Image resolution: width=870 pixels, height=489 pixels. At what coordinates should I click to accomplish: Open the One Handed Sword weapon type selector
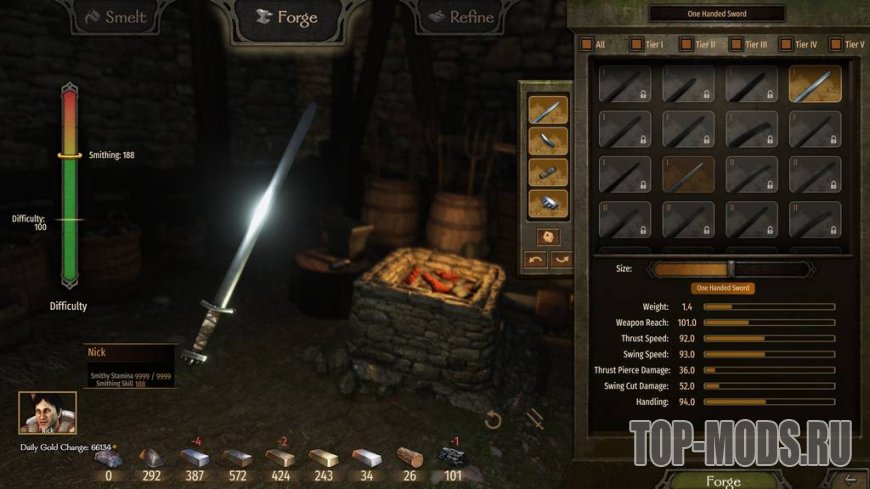[715, 13]
